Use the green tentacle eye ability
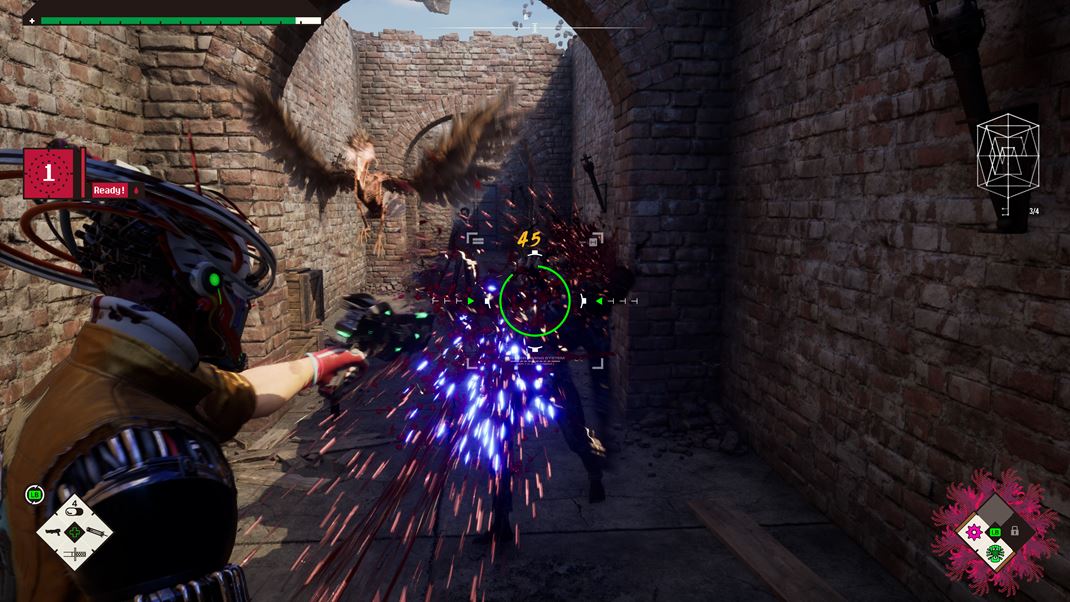This screenshot has width=1070, height=602. click(994, 553)
